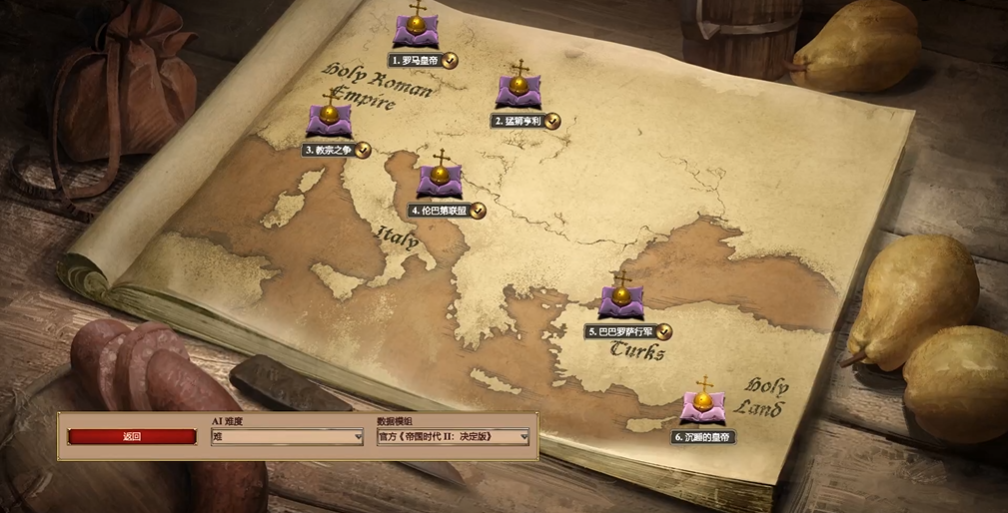Start mission 4 伦巴第联盟
1008x513 pixels.
point(439,182)
